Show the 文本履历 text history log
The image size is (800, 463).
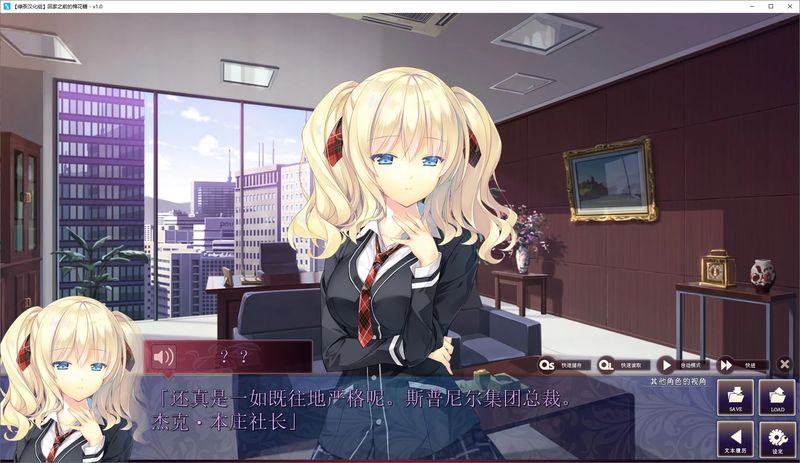pos(735,437)
